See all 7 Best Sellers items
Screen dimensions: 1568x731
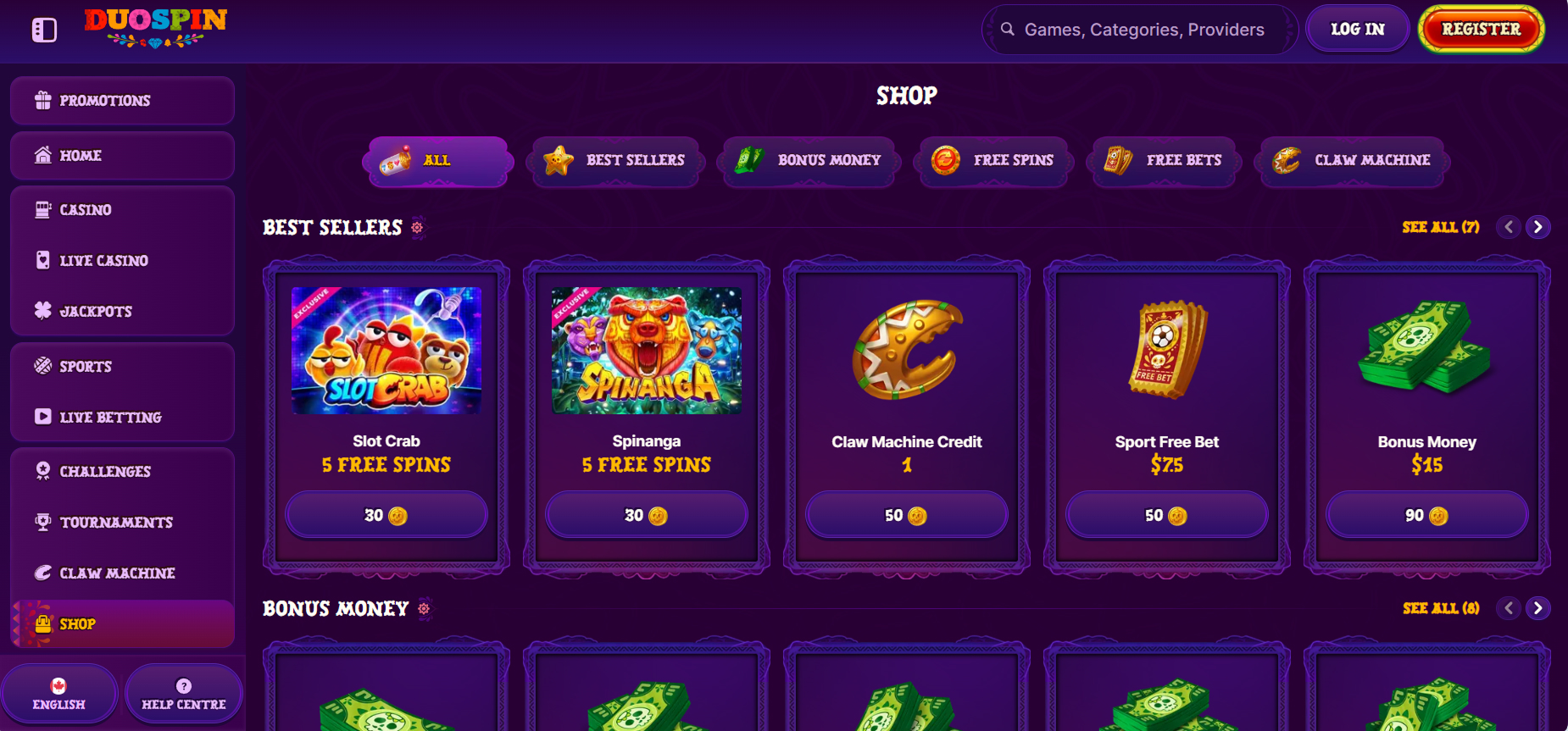1440,227
